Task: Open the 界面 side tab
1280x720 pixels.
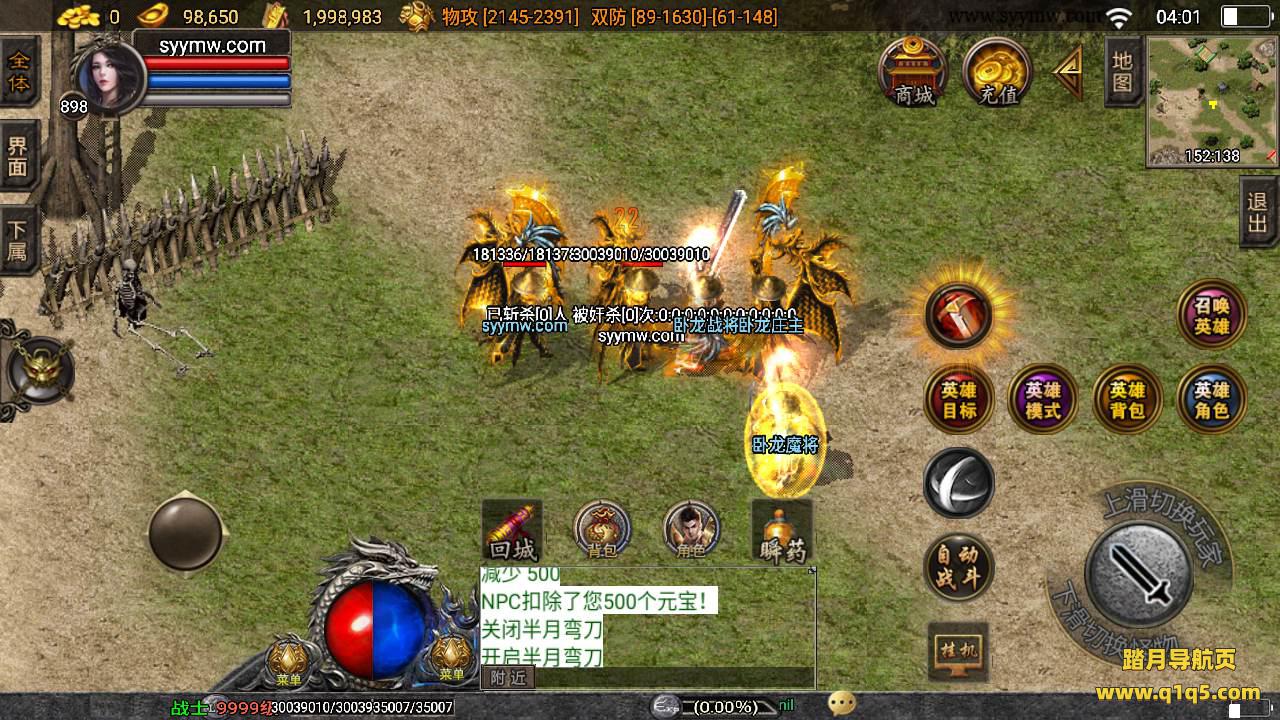Action: [19, 155]
